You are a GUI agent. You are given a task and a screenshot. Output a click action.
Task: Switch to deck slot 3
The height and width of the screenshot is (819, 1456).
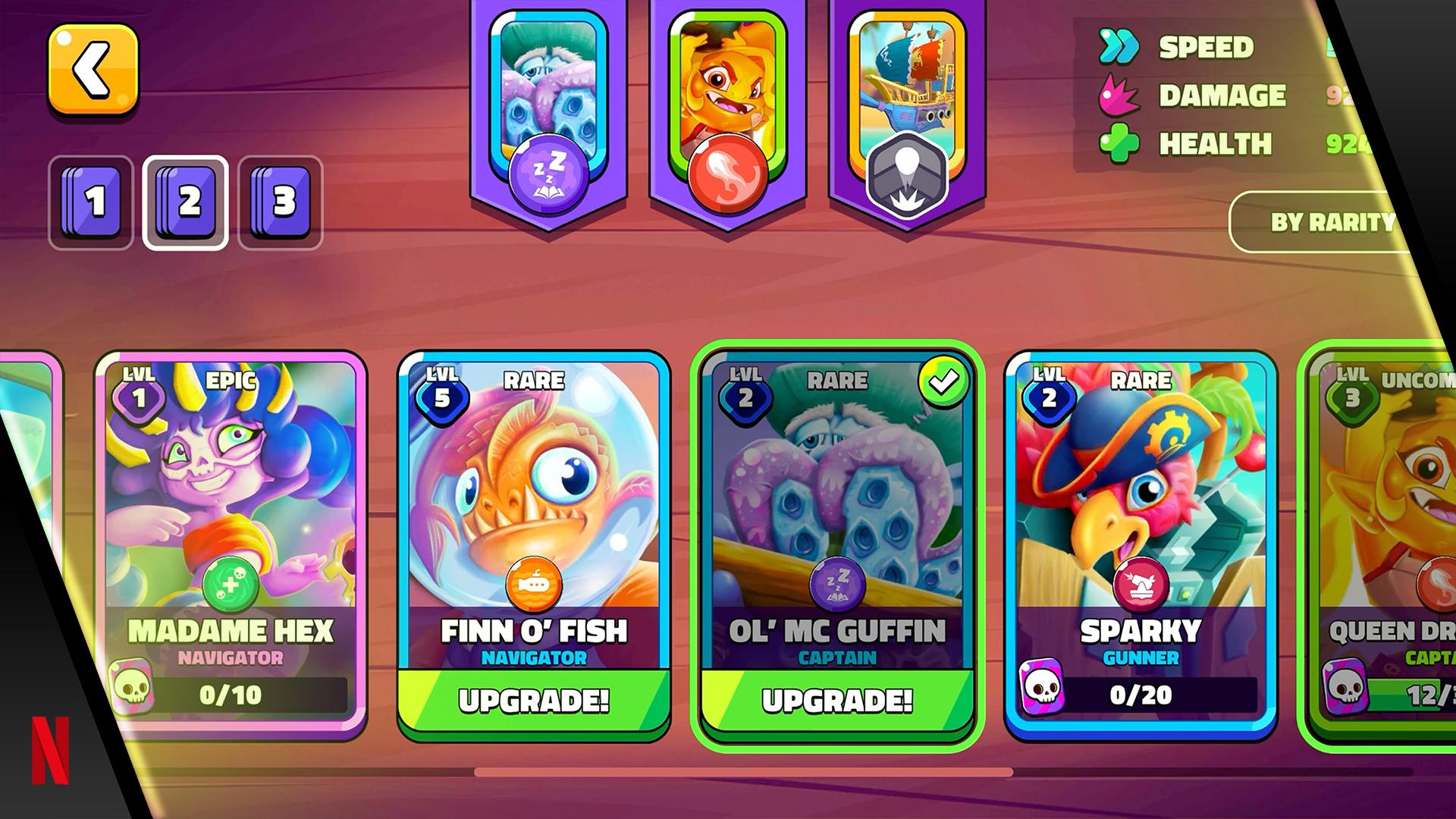[281, 202]
